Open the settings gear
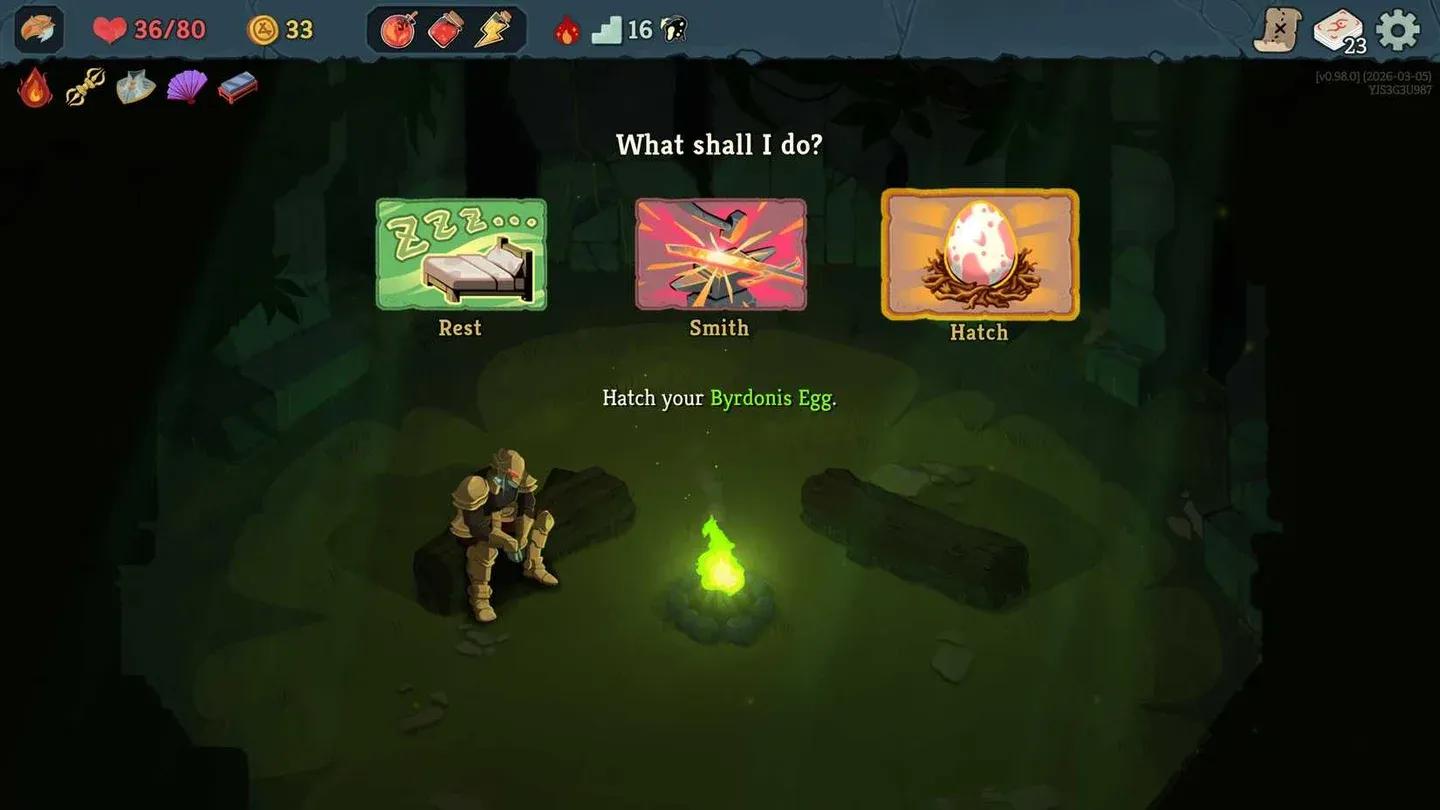This screenshot has height=810, width=1440. 1398,29
